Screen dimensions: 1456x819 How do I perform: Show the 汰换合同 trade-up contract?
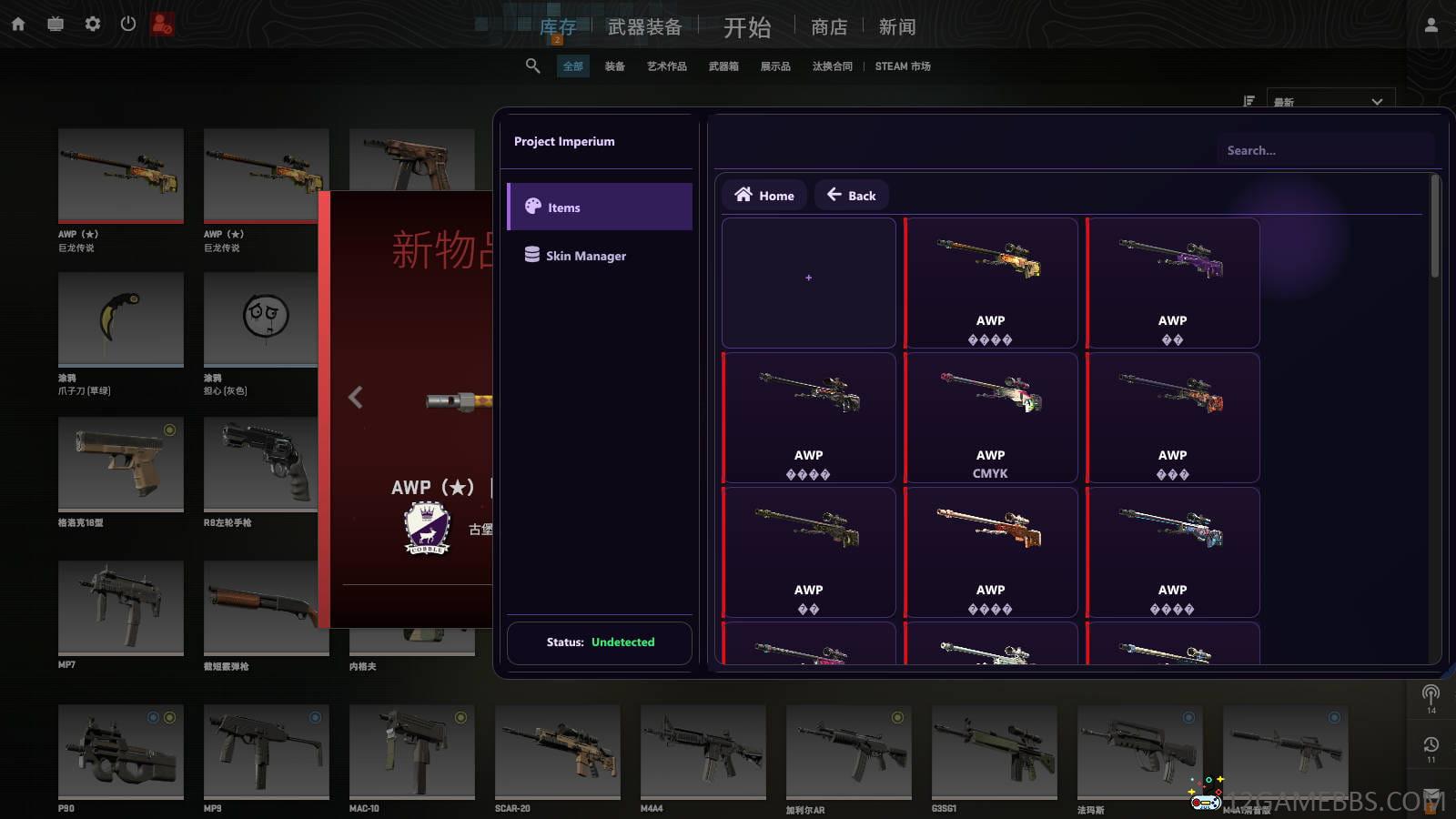click(x=833, y=66)
